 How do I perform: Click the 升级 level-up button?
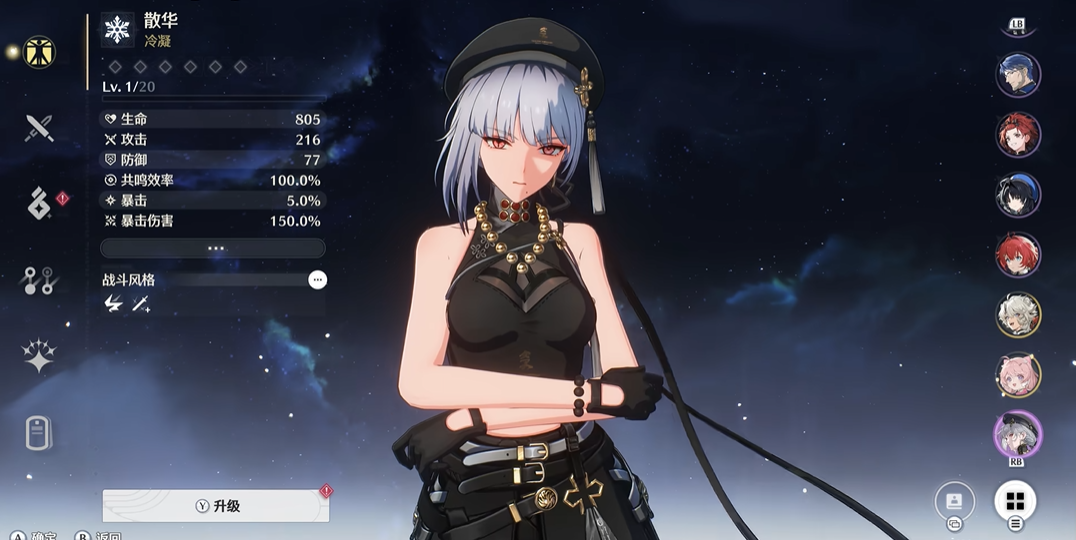(216, 506)
